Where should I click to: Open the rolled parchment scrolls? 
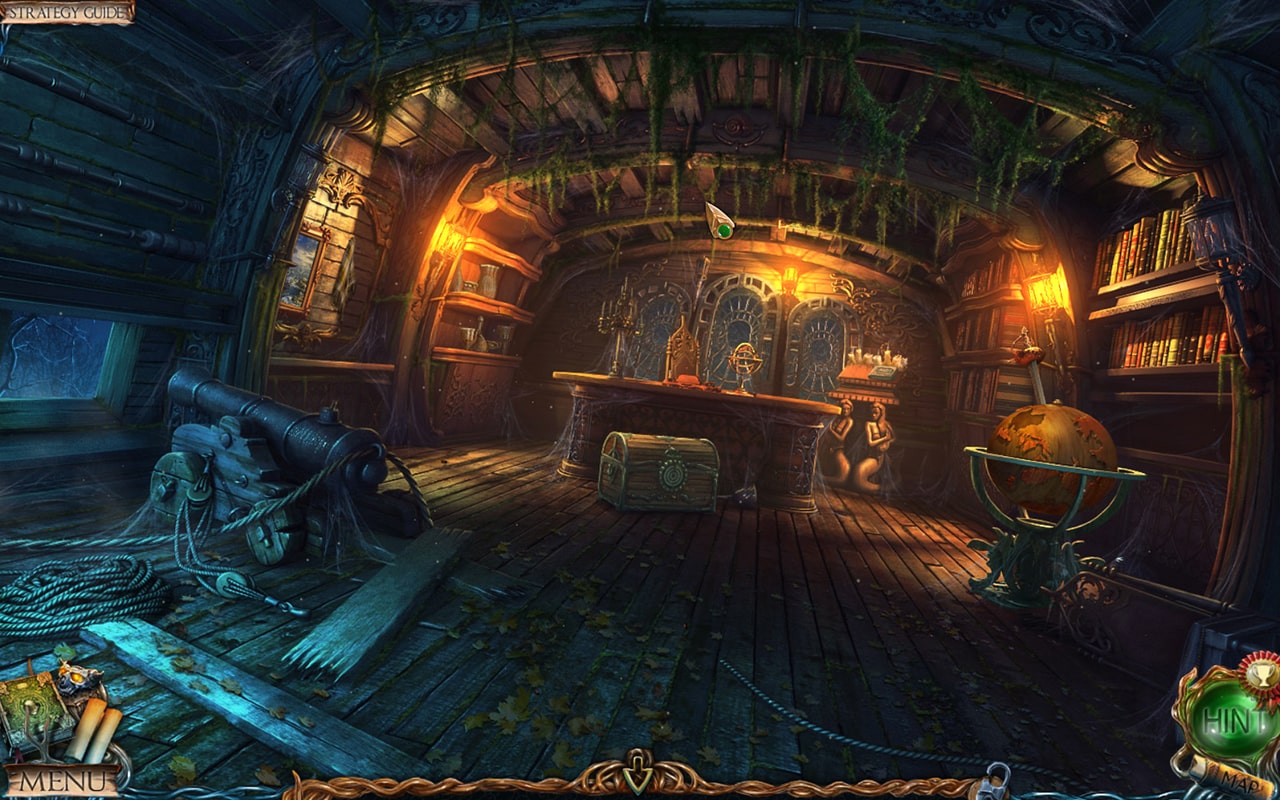click(93, 730)
